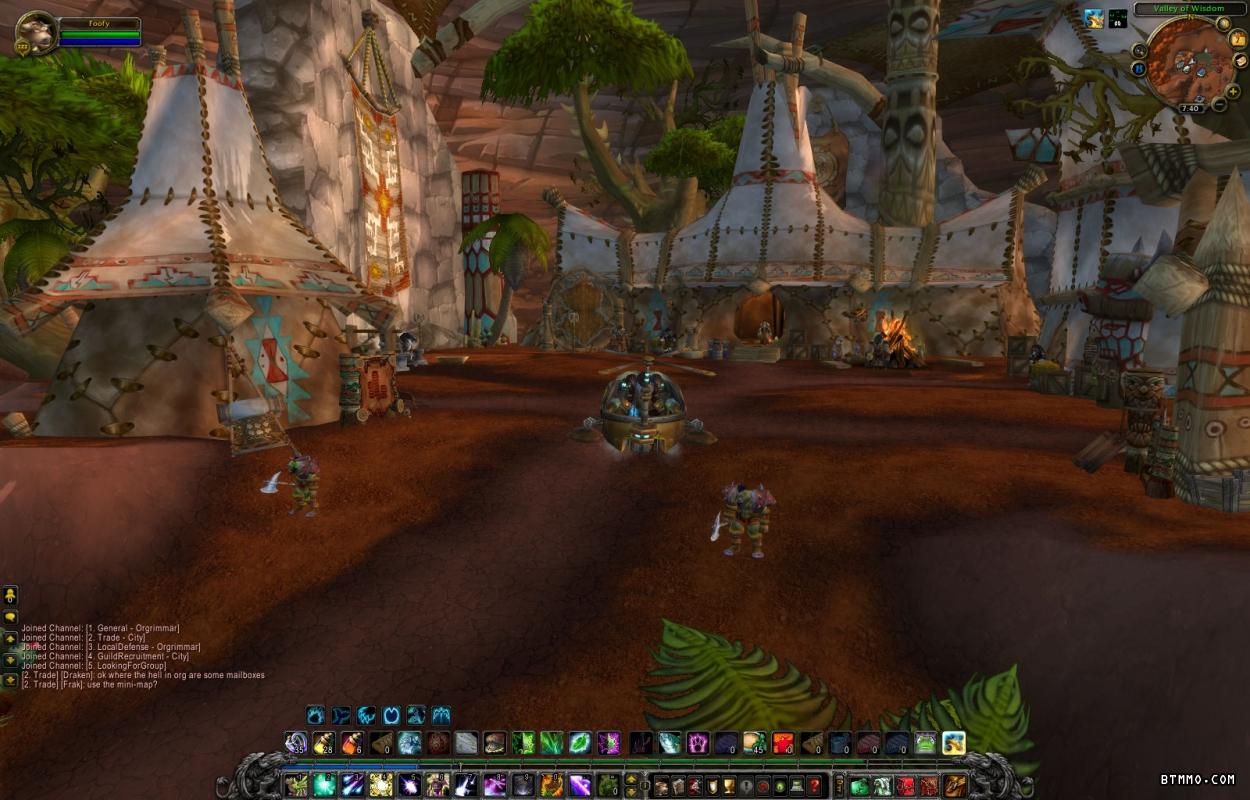Screen dimensions: 1250x800
Task: Click the Foofy player portrait
Action: point(36,33)
